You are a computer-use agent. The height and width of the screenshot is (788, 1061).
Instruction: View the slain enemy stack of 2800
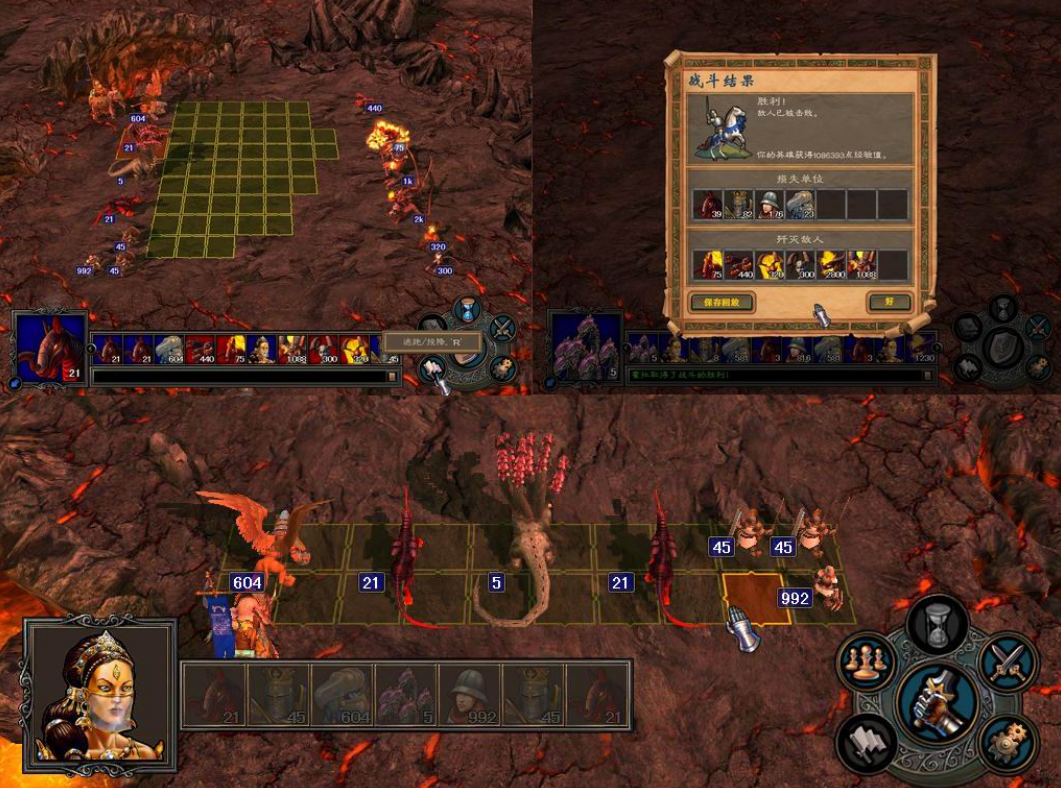click(831, 264)
